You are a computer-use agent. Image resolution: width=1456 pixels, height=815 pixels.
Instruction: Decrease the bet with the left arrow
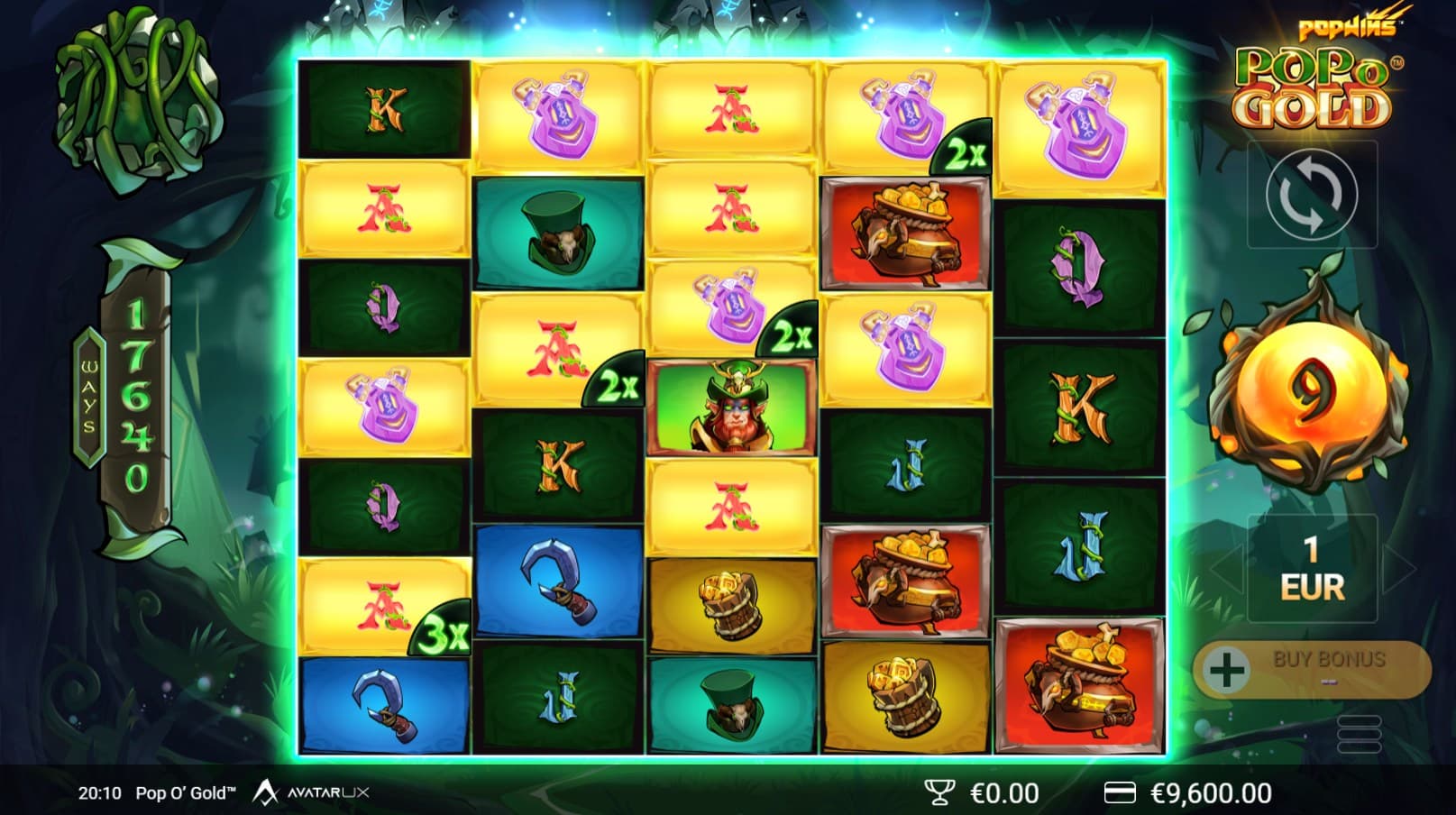pos(1226,568)
